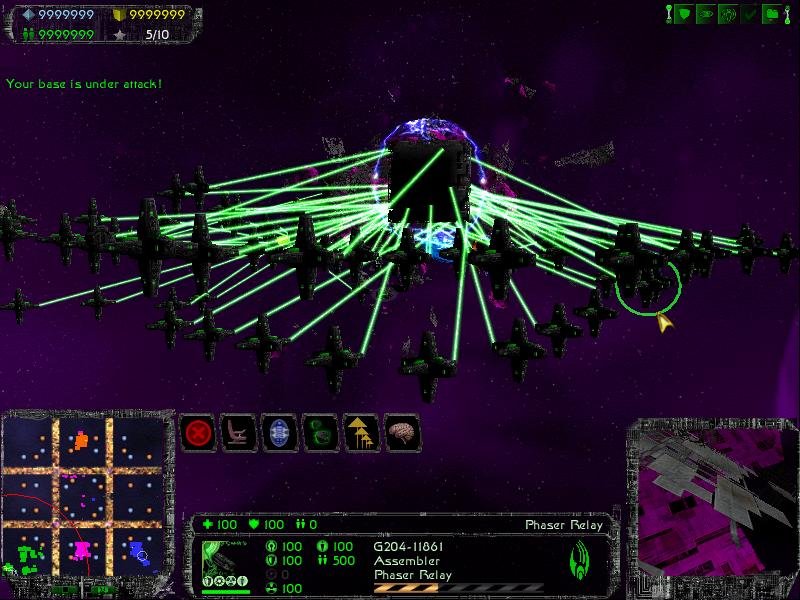Image resolution: width=800 pixels, height=600 pixels.
Task: Activate the blue oval grid command icon
Action: 279,433
